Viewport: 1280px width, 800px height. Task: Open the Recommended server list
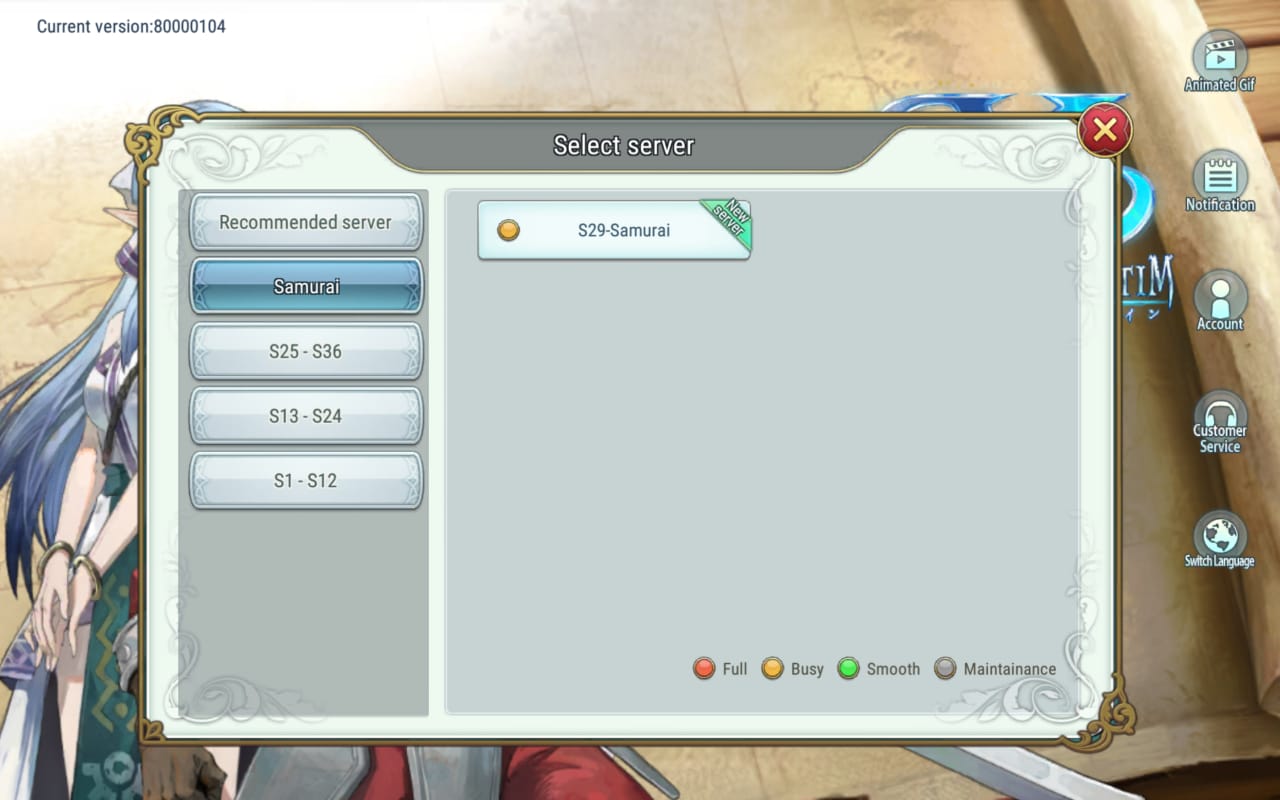[306, 222]
